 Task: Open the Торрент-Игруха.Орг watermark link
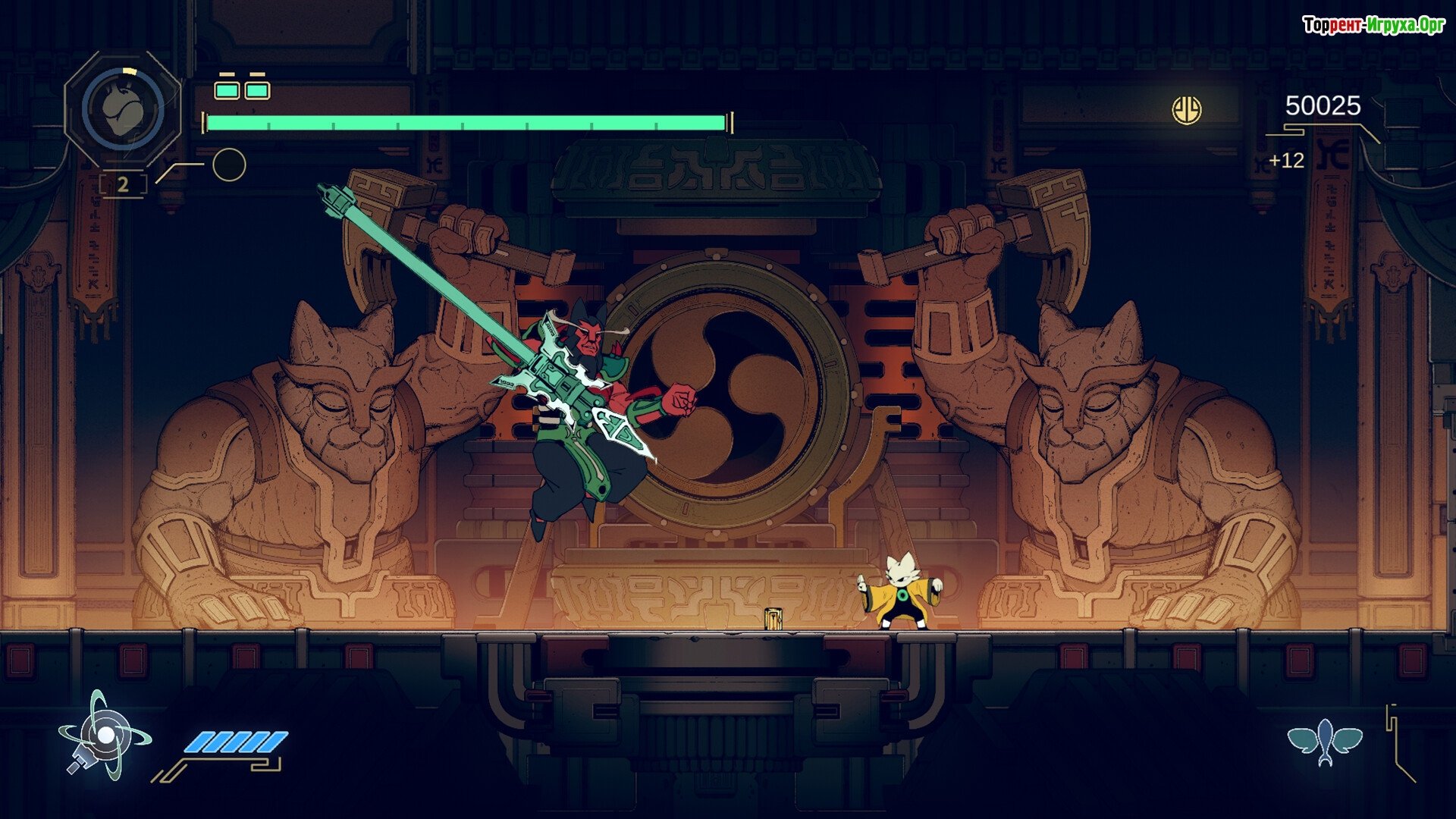point(1373,26)
